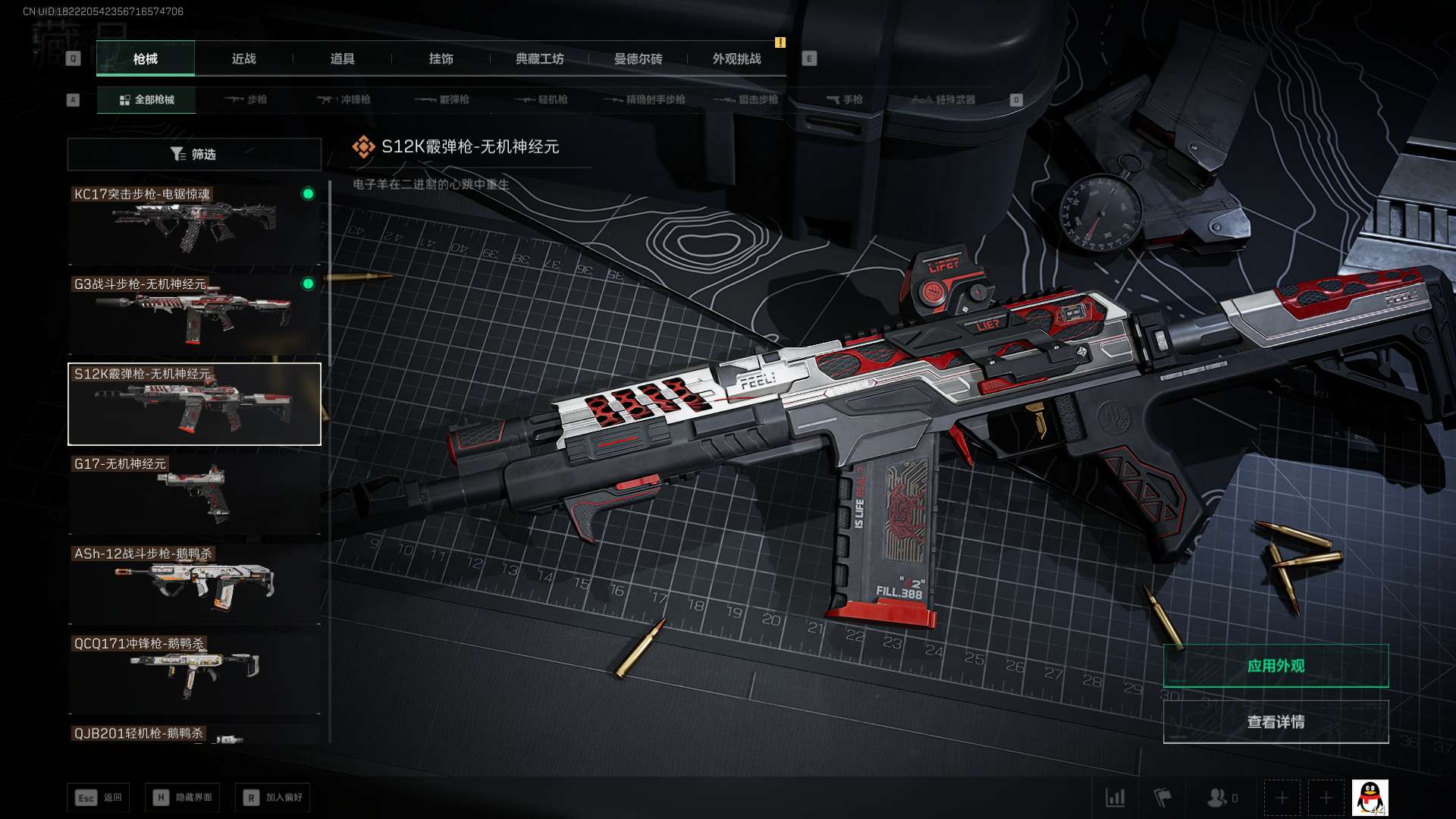The width and height of the screenshot is (1456, 819).
Task: Open 查看详情 to view skin details
Action: pyautogui.click(x=1276, y=722)
